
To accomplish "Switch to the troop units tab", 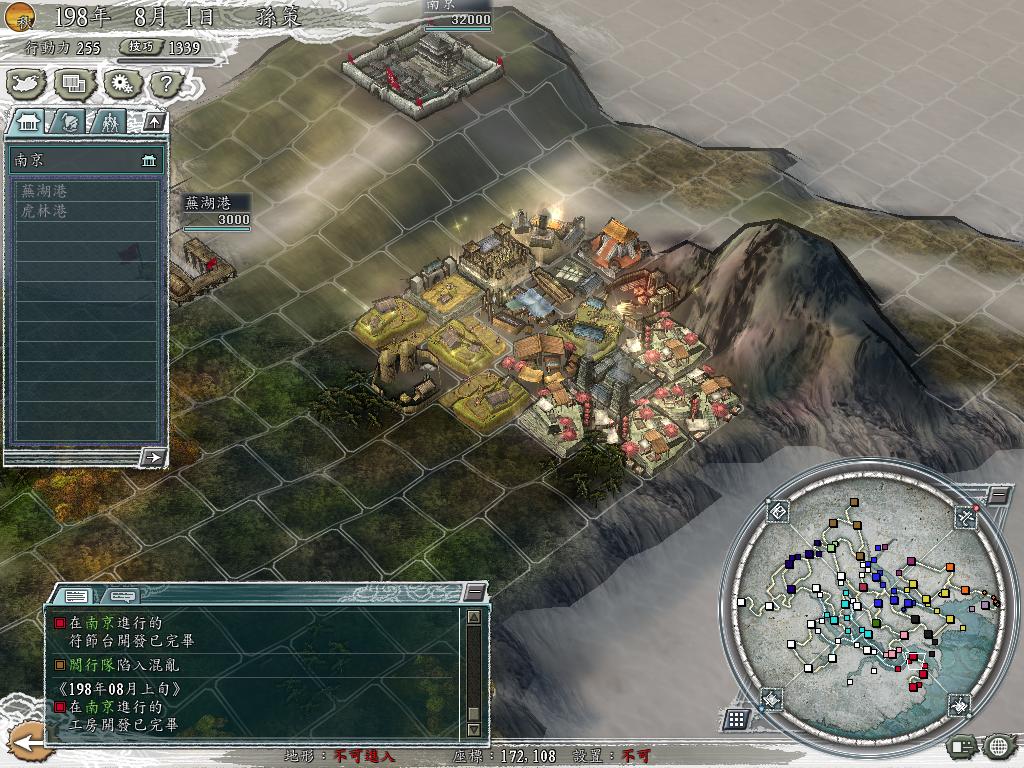I will tap(110, 122).
